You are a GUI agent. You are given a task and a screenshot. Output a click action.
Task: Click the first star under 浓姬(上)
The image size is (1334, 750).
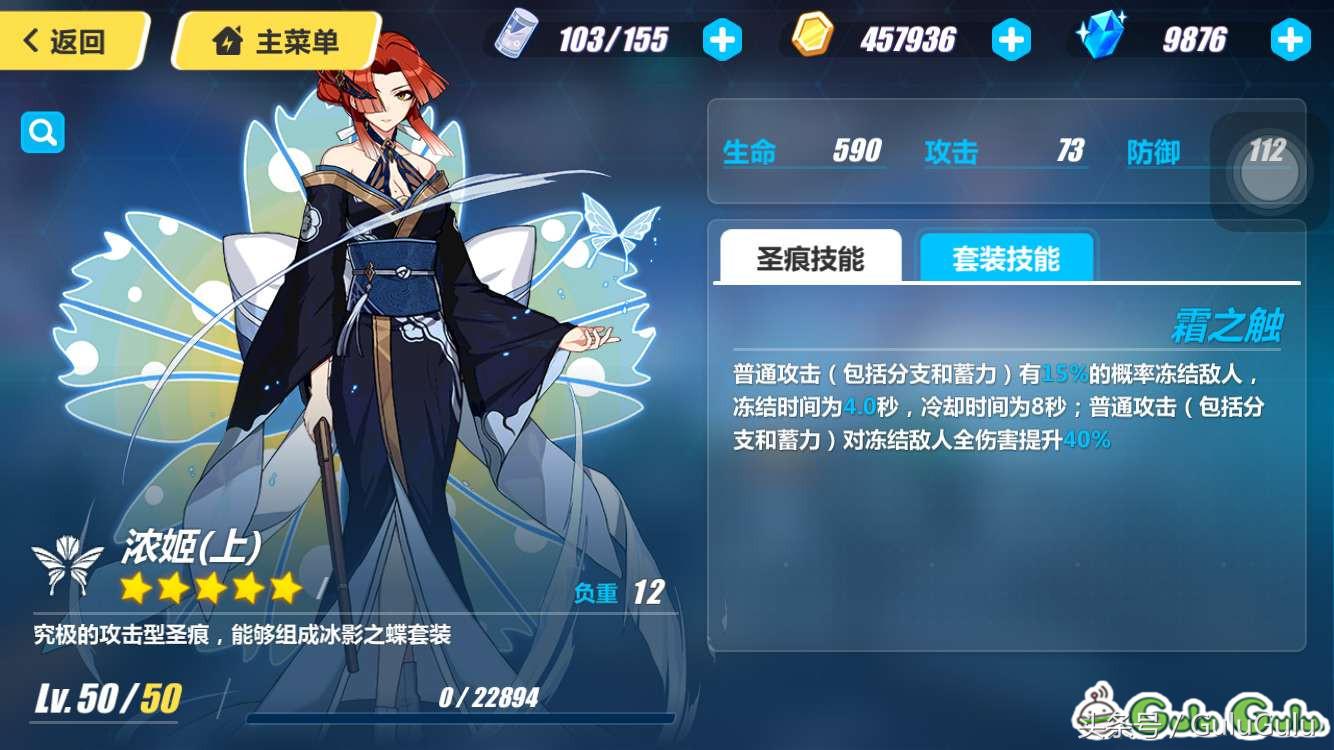[x=134, y=587]
